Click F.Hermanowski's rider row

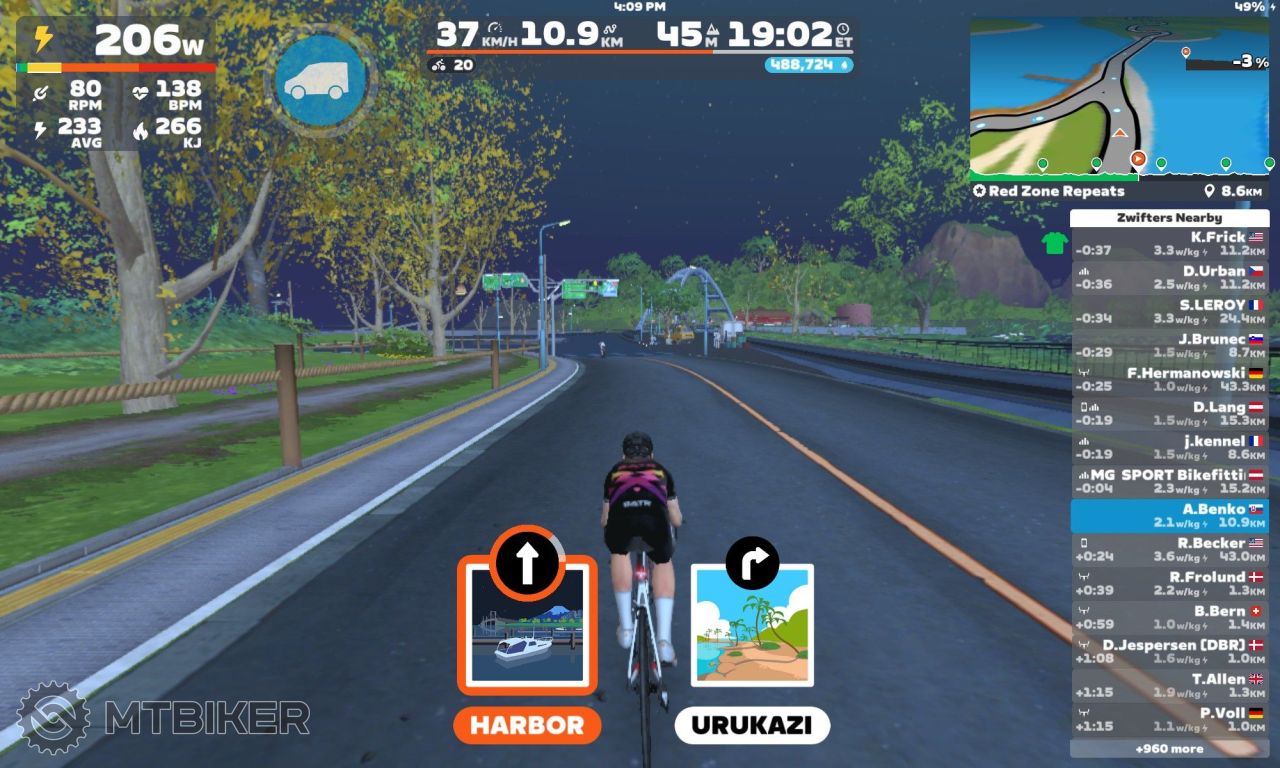(x=1169, y=380)
